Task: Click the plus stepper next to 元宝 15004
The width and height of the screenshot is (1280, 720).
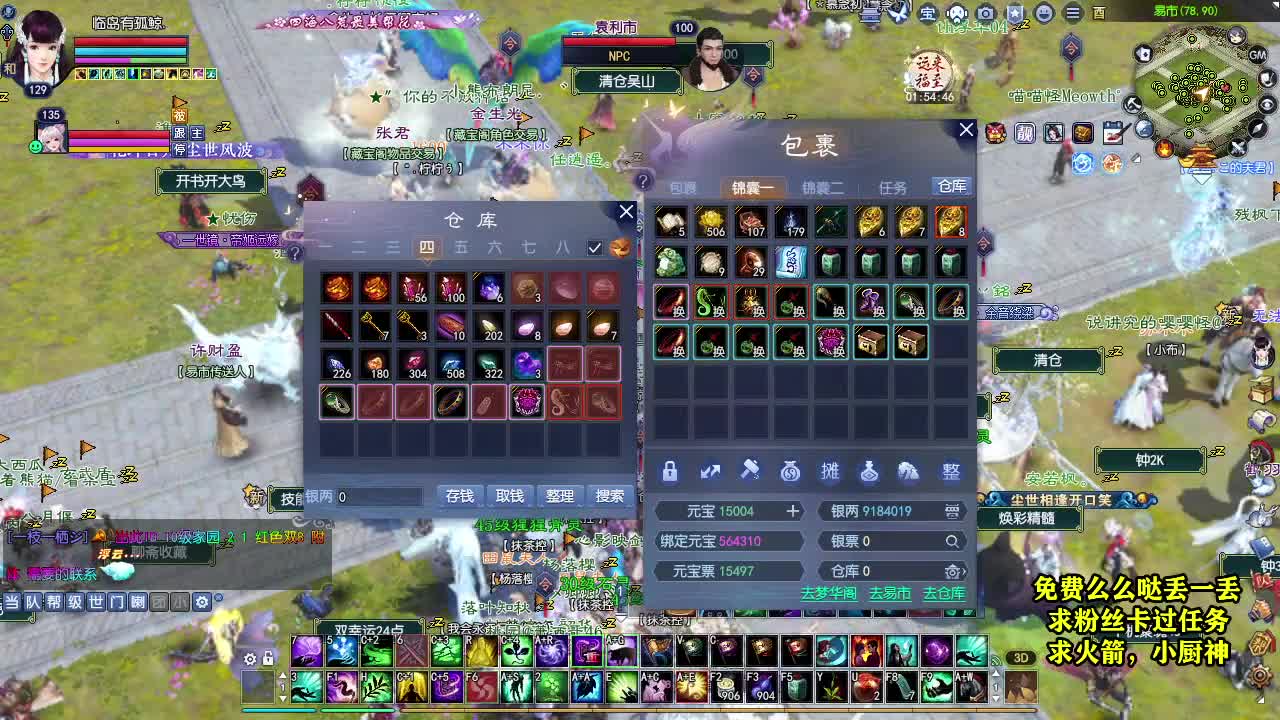Action: tap(793, 511)
